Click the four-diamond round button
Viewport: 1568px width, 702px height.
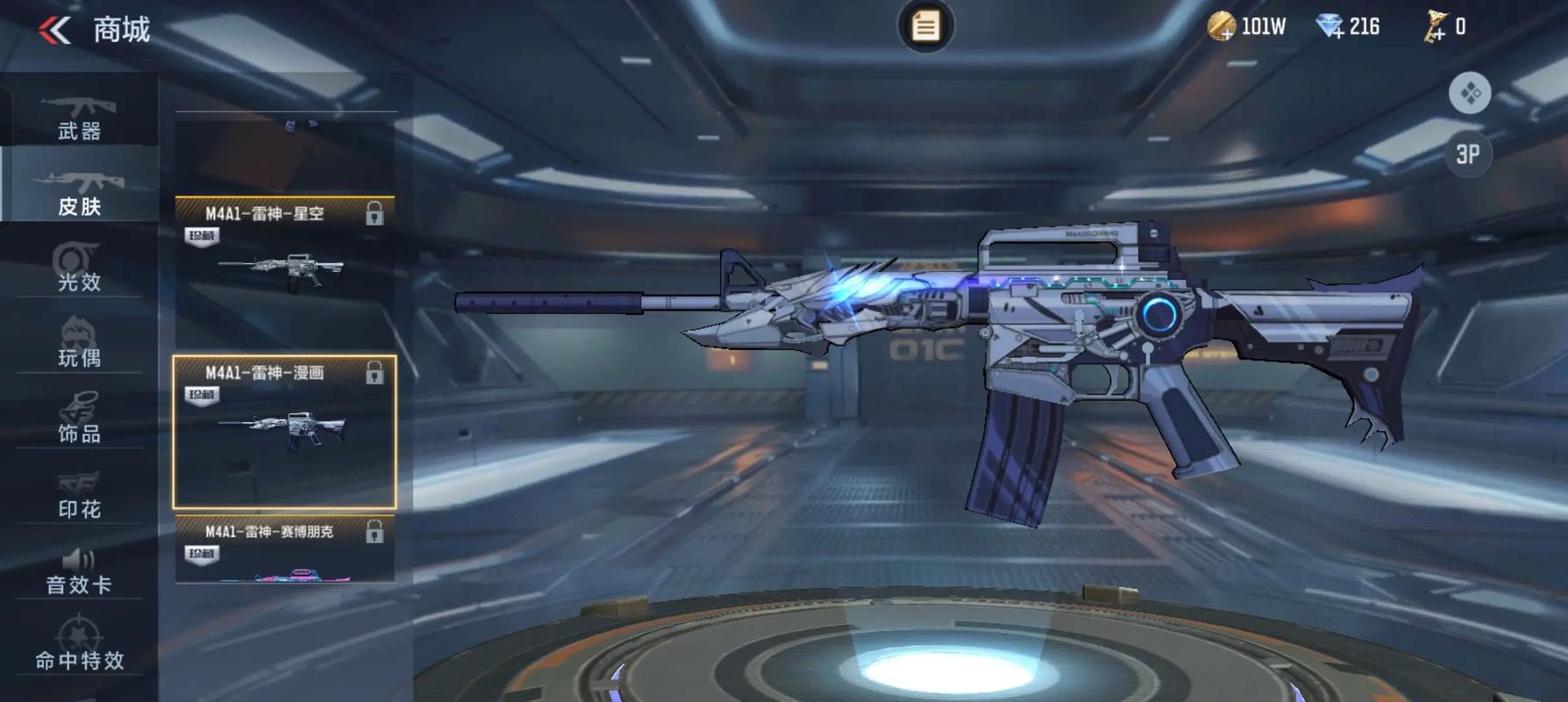pyautogui.click(x=1470, y=93)
